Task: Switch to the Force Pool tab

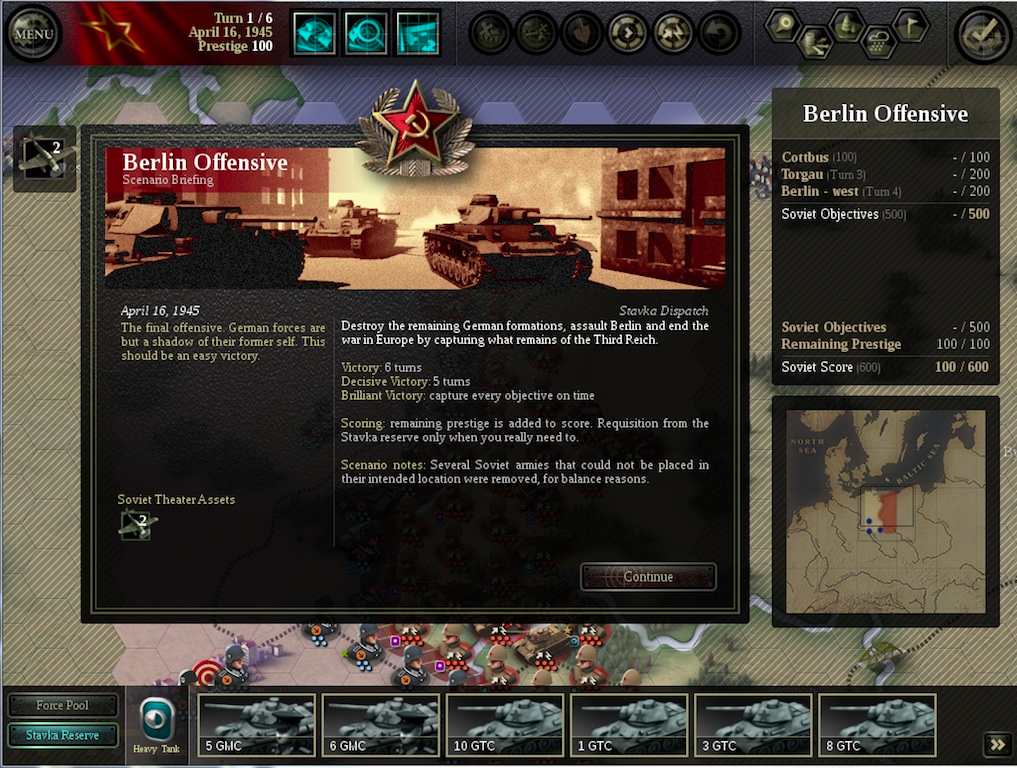Action: [63, 705]
